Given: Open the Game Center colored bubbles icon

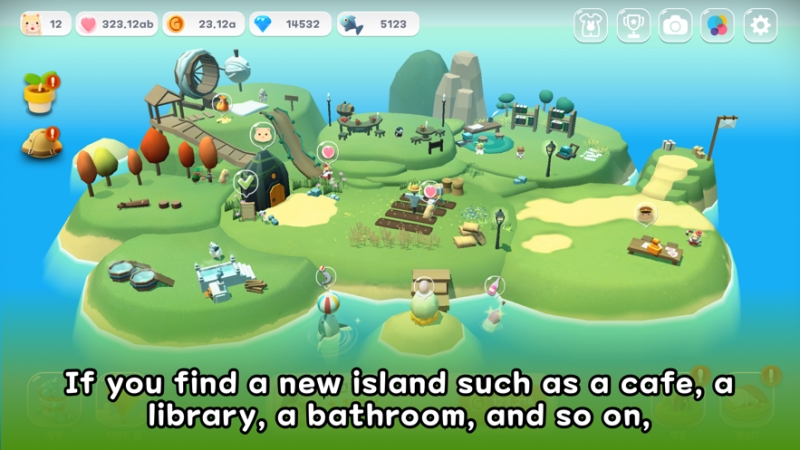Looking at the screenshot, I should point(718,25).
